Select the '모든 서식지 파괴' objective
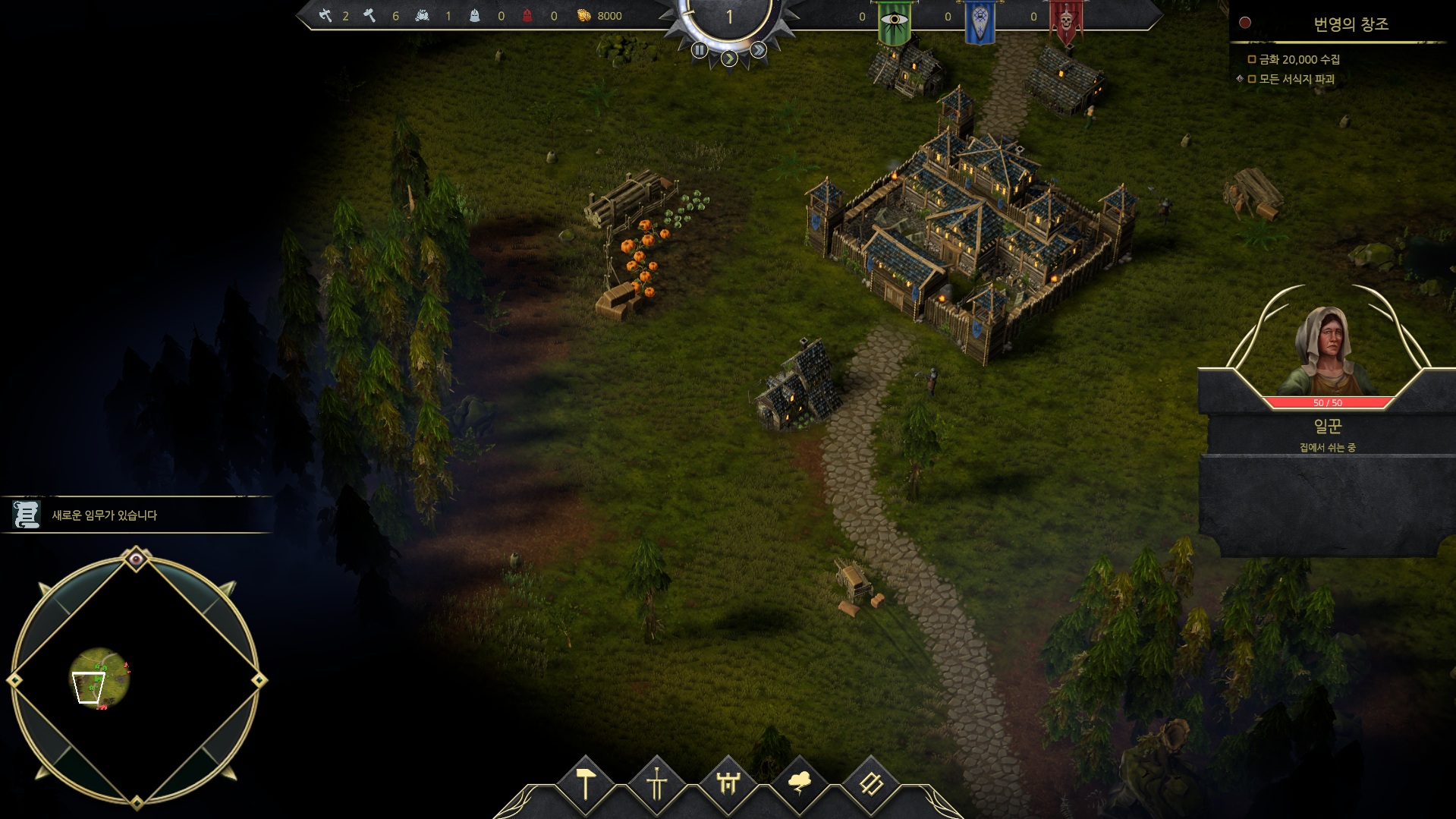The height and width of the screenshot is (819, 1456). (x=1296, y=79)
